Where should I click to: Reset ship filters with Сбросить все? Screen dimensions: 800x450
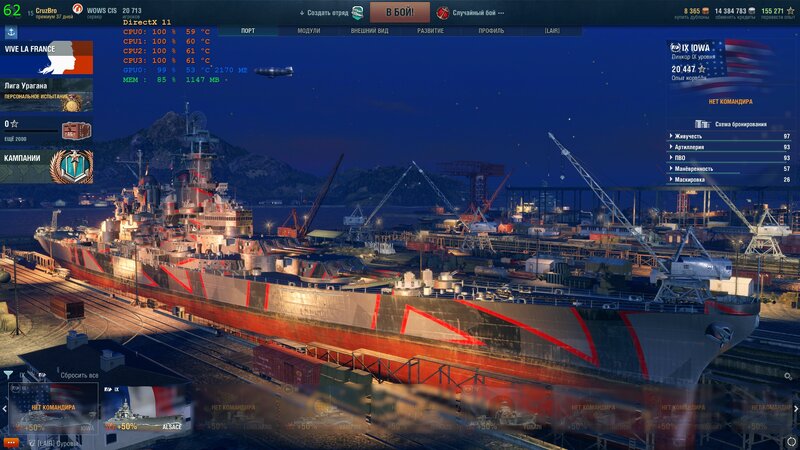[x=79, y=375]
